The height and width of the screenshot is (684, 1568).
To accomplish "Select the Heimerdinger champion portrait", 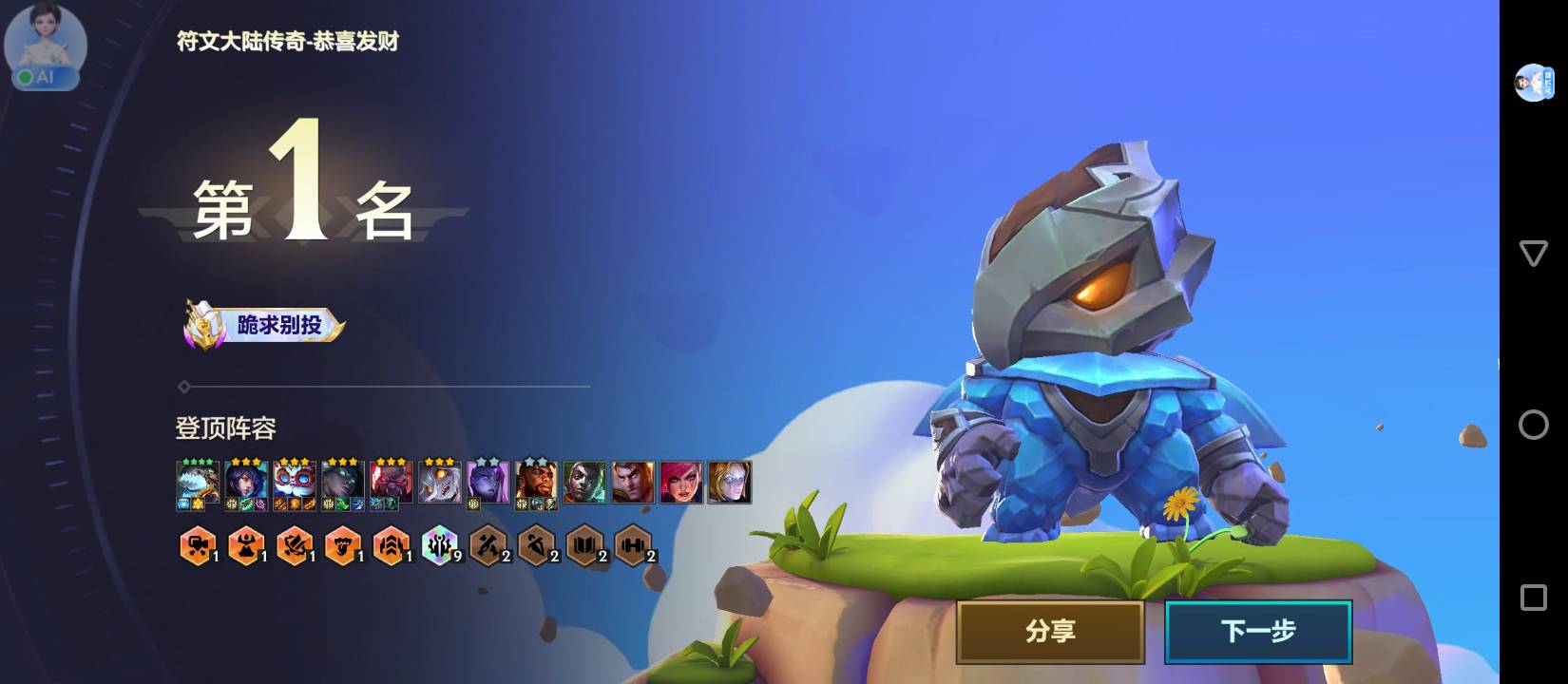I will [295, 483].
